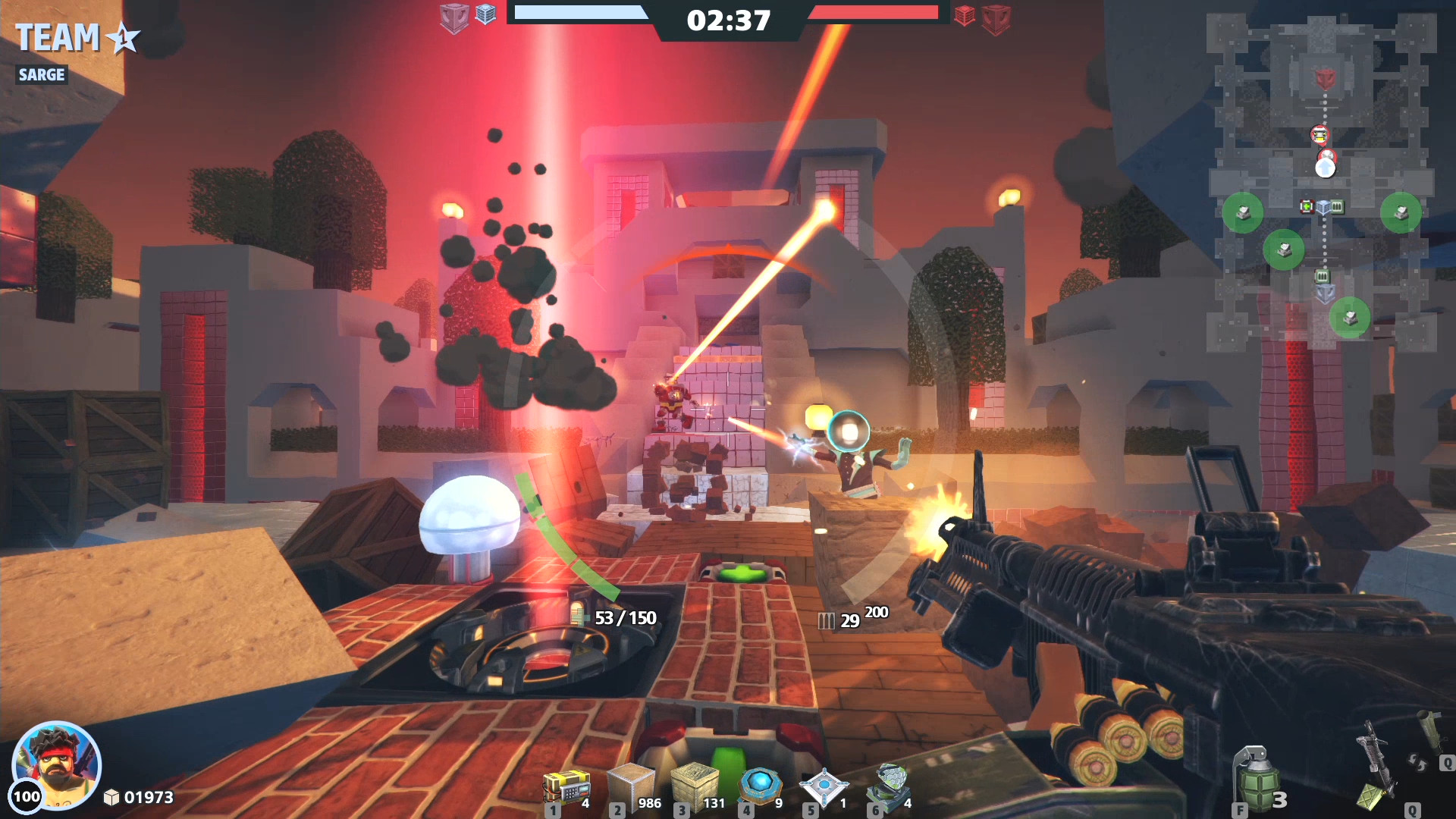
Task: Click Sarge's character portrait at bottom left
Action: [x=57, y=766]
